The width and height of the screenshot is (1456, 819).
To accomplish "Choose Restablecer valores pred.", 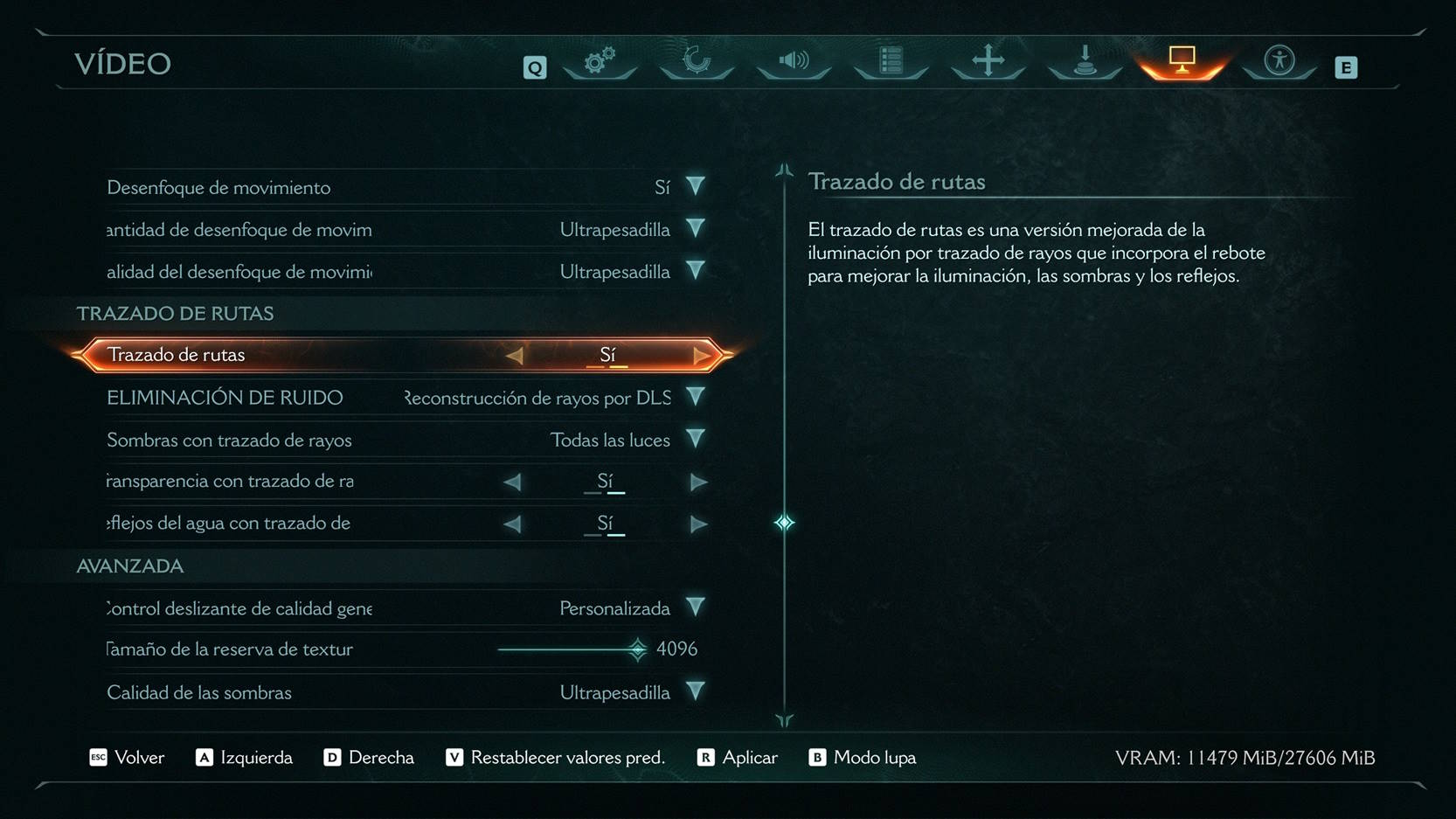I will 556,758.
